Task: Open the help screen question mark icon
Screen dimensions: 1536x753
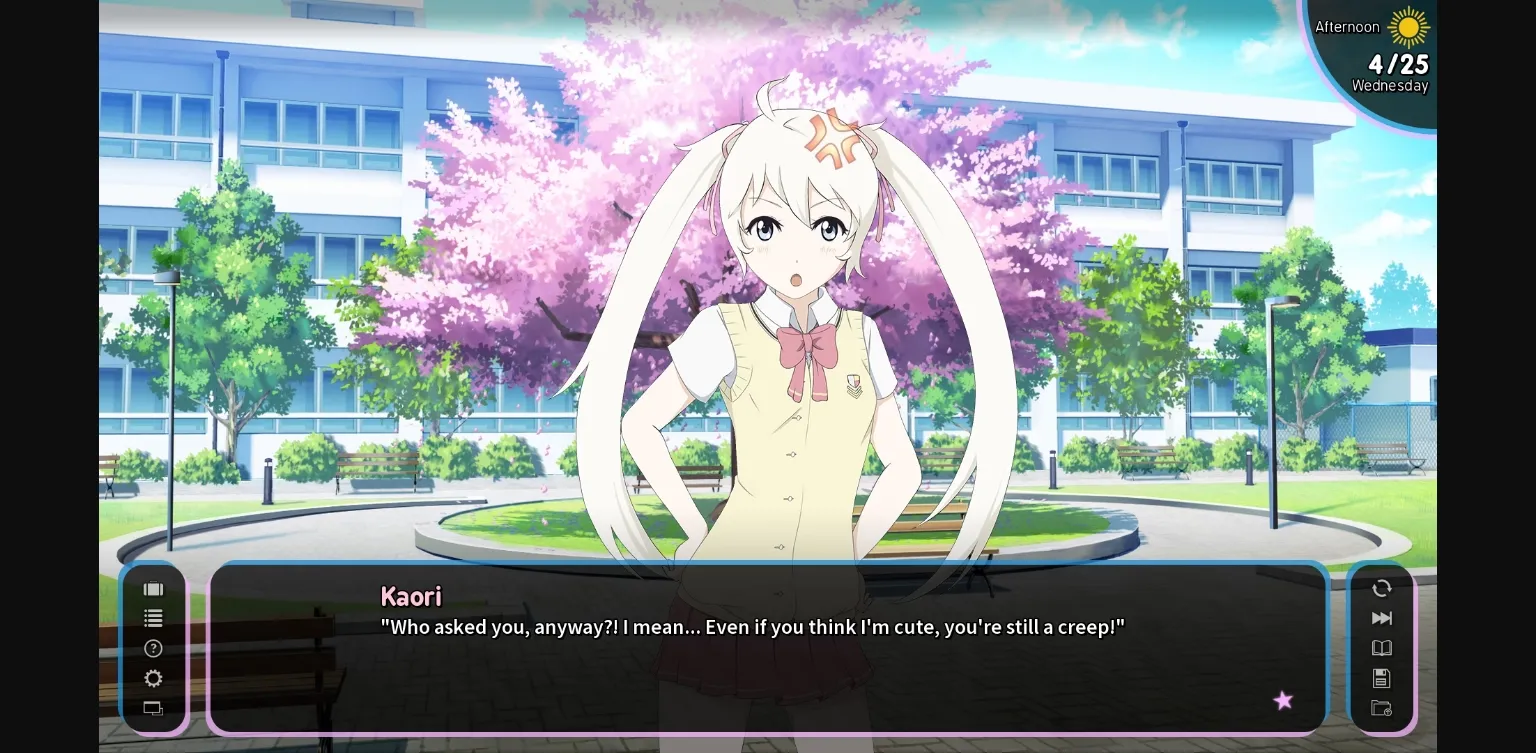Action: [153, 648]
